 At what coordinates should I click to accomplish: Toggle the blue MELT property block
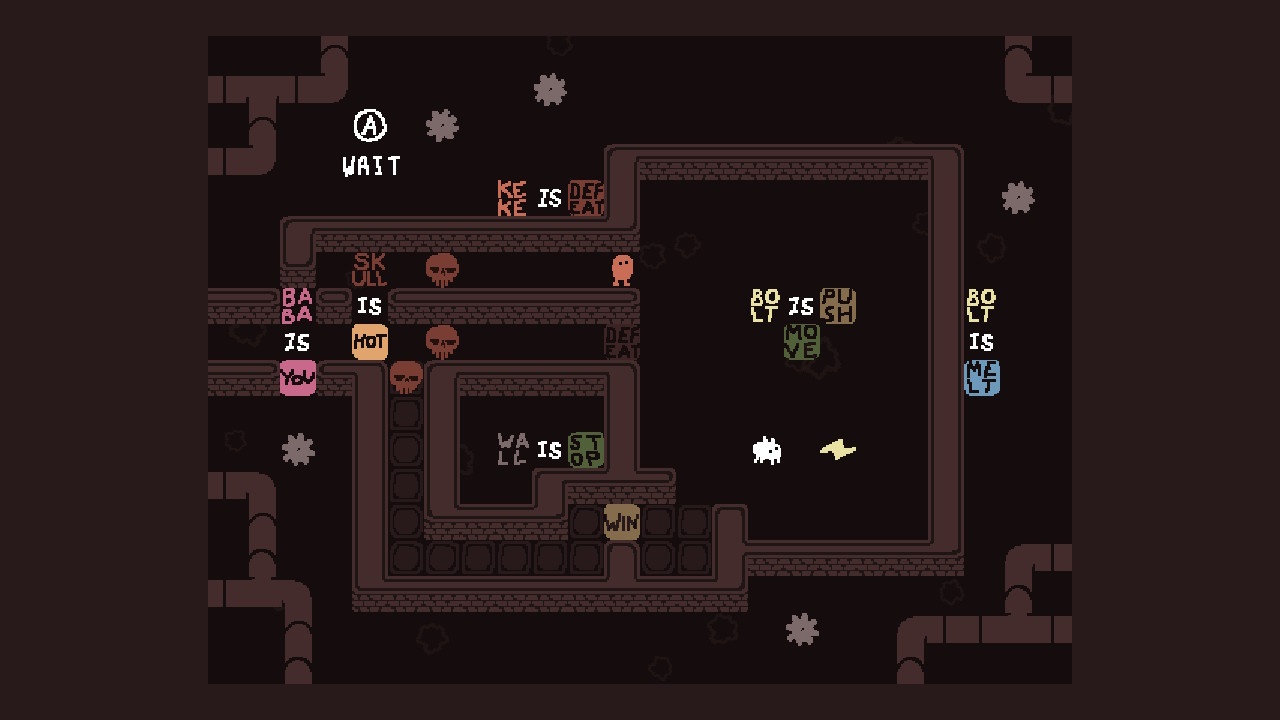(981, 379)
